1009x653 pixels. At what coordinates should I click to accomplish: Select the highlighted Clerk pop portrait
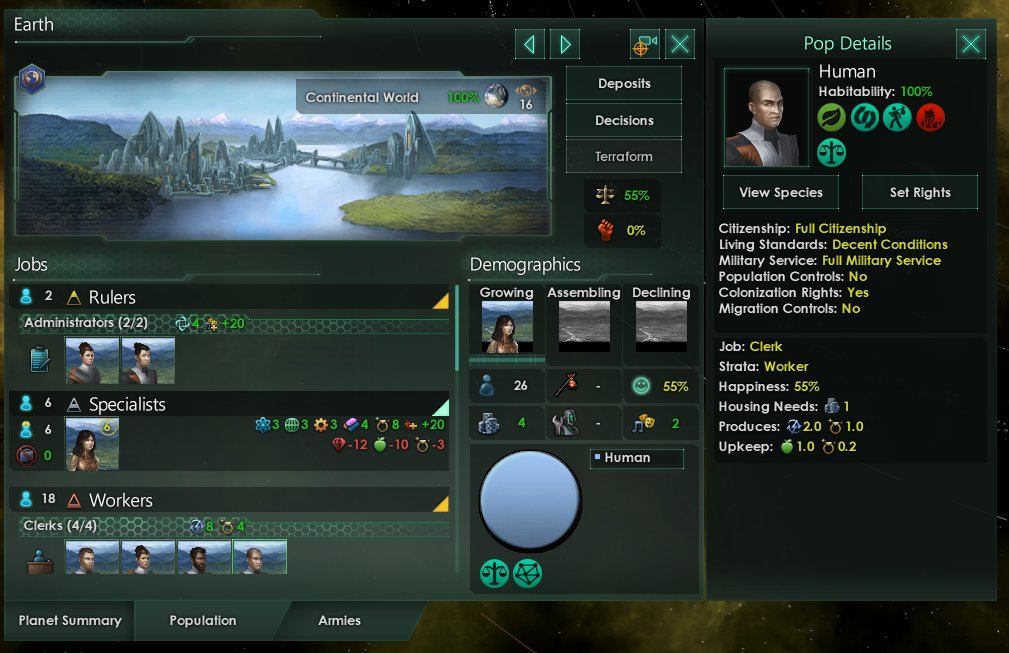(x=260, y=557)
